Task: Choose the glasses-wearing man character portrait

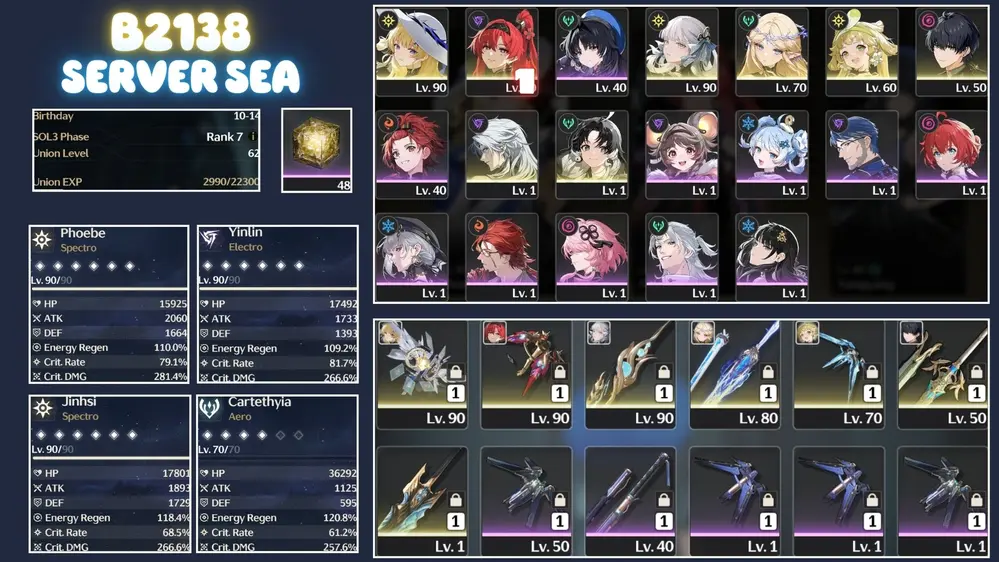Action: click(x=862, y=154)
